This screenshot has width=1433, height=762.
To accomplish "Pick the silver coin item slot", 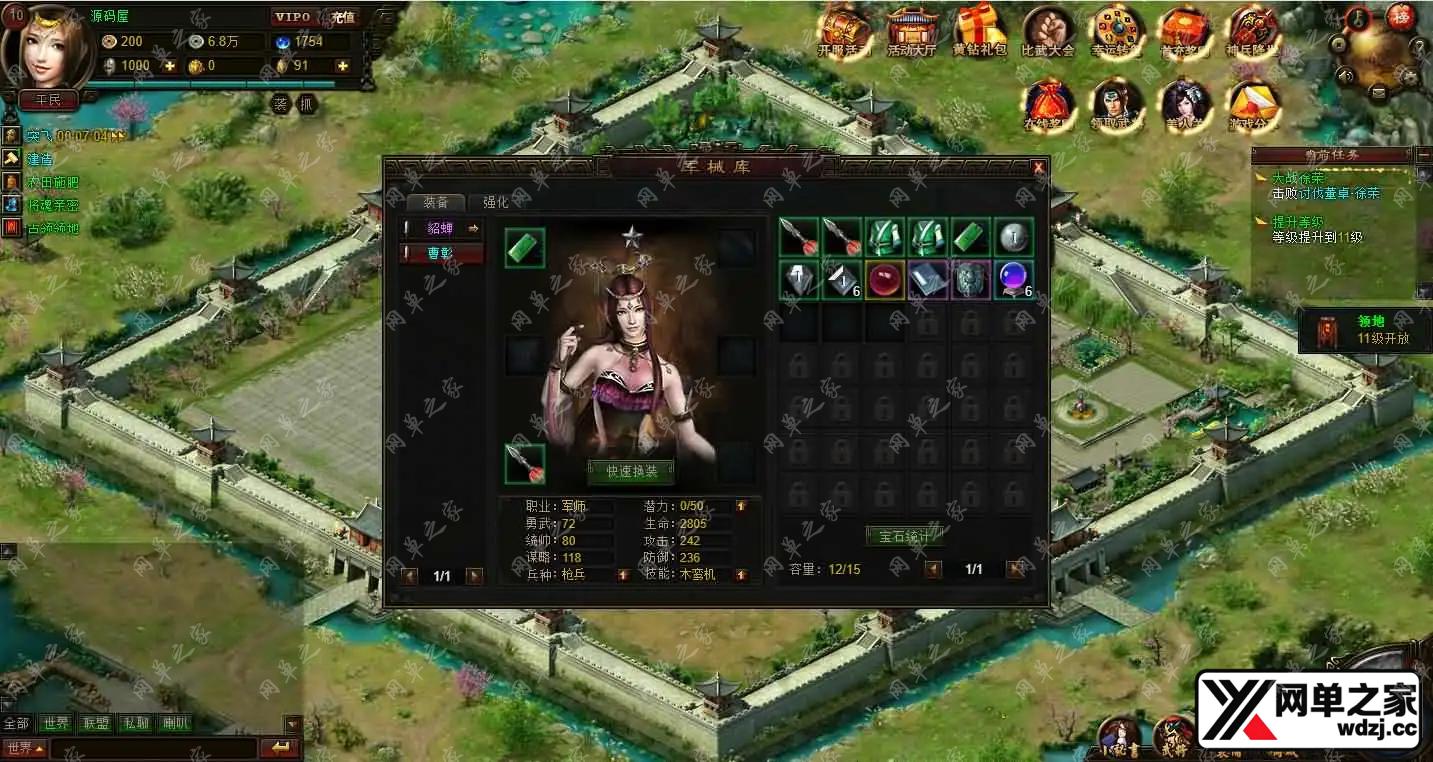I will (x=1013, y=238).
